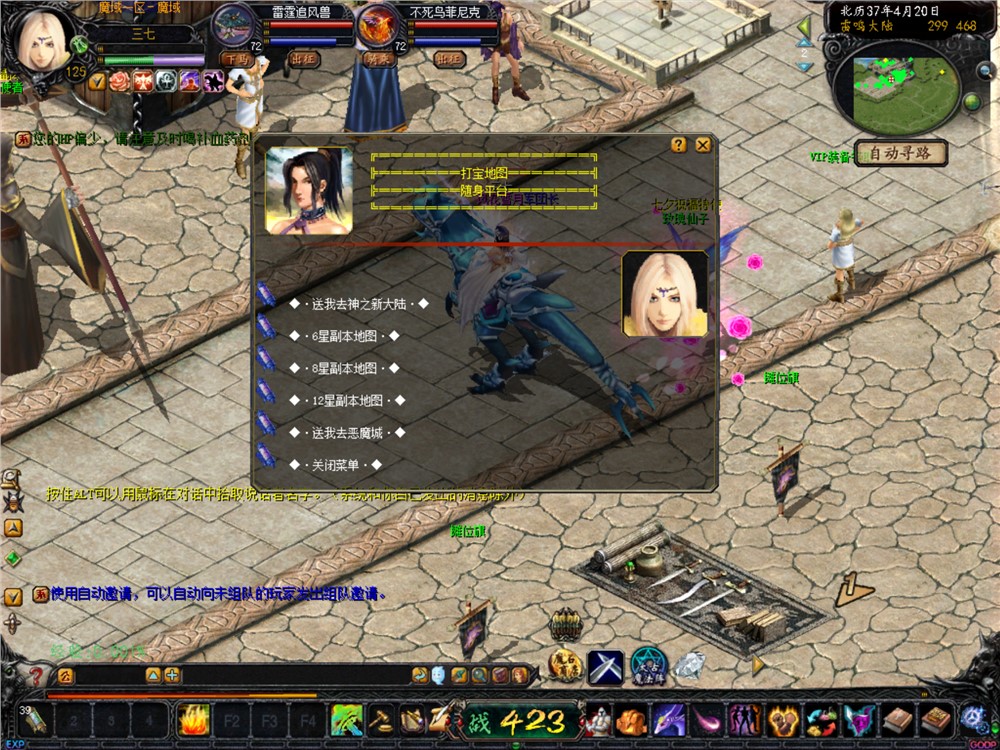Choose 送我去恶魔城 teleport option
Viewport: 1000px width, 750px height.
[x=347, y=433]
